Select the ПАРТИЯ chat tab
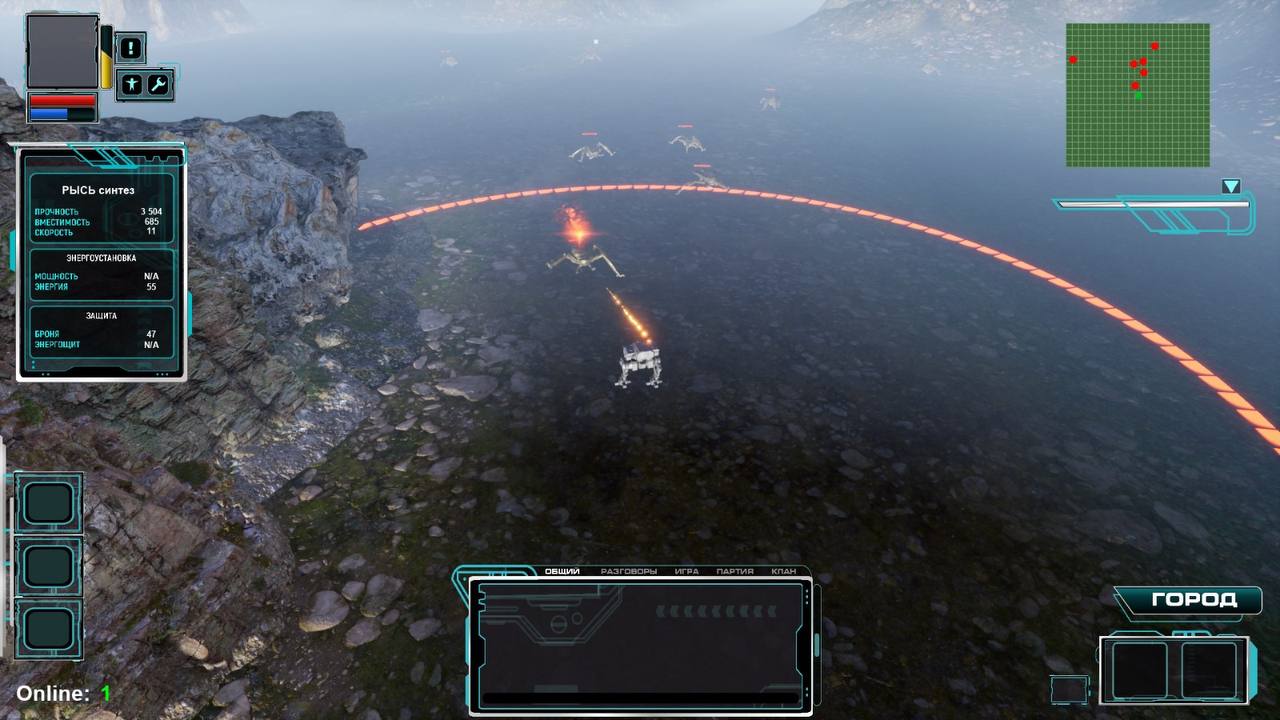 (735, 572)
